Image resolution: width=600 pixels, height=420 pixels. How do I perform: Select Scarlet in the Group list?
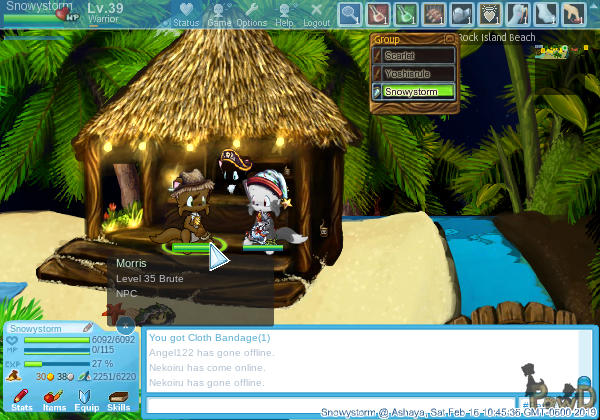(x=413, y=56)
